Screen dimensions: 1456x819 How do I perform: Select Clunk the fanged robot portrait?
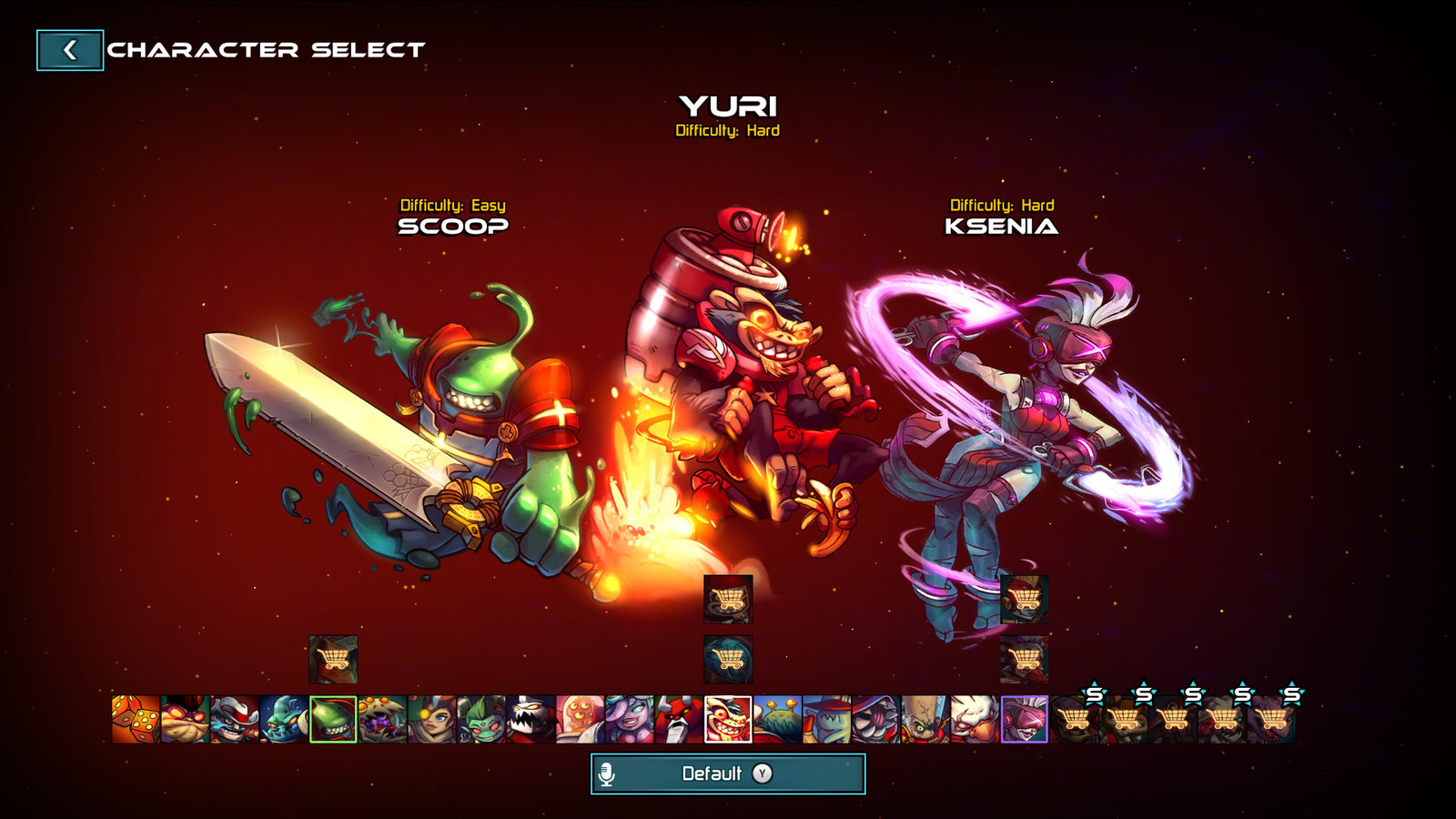[530, 719]
